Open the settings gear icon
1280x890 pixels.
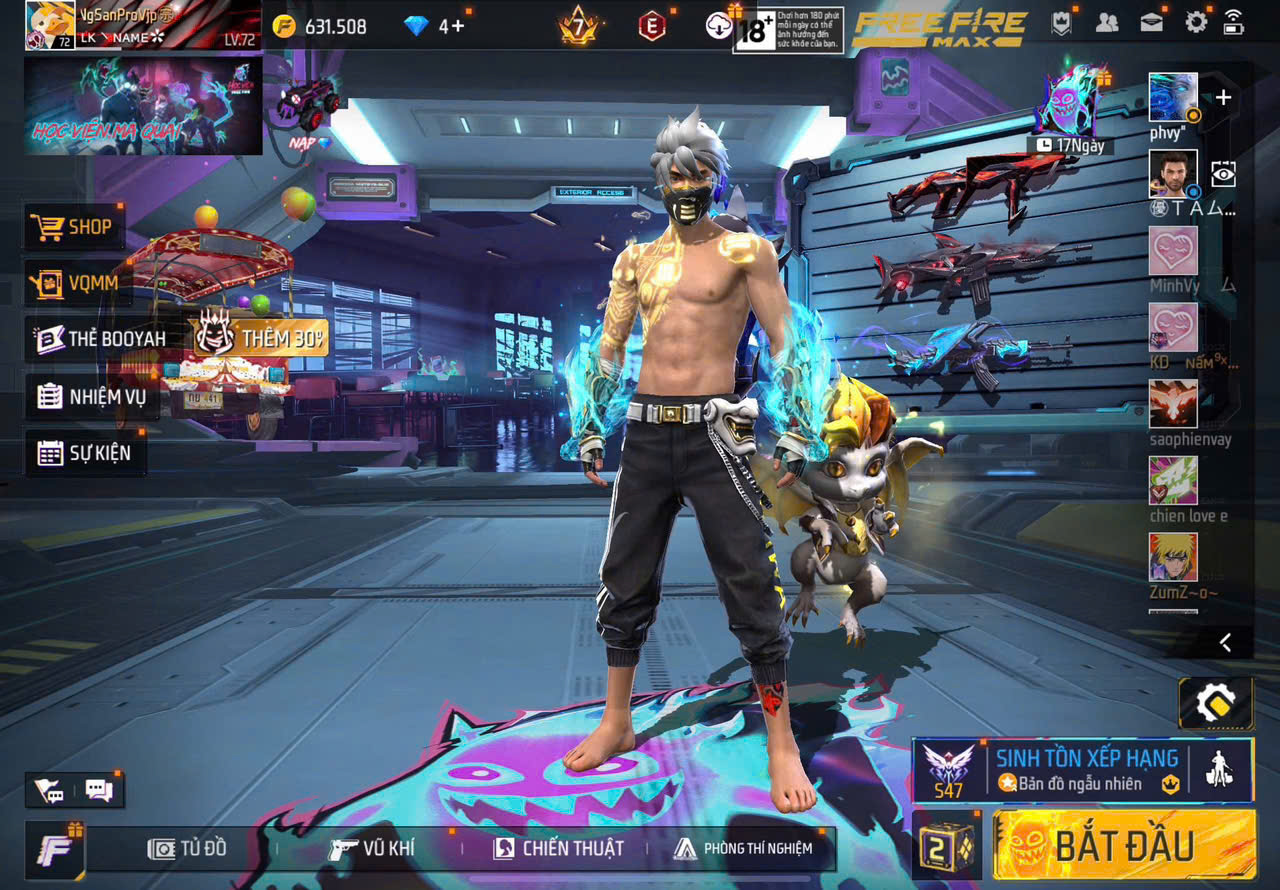1196,20
